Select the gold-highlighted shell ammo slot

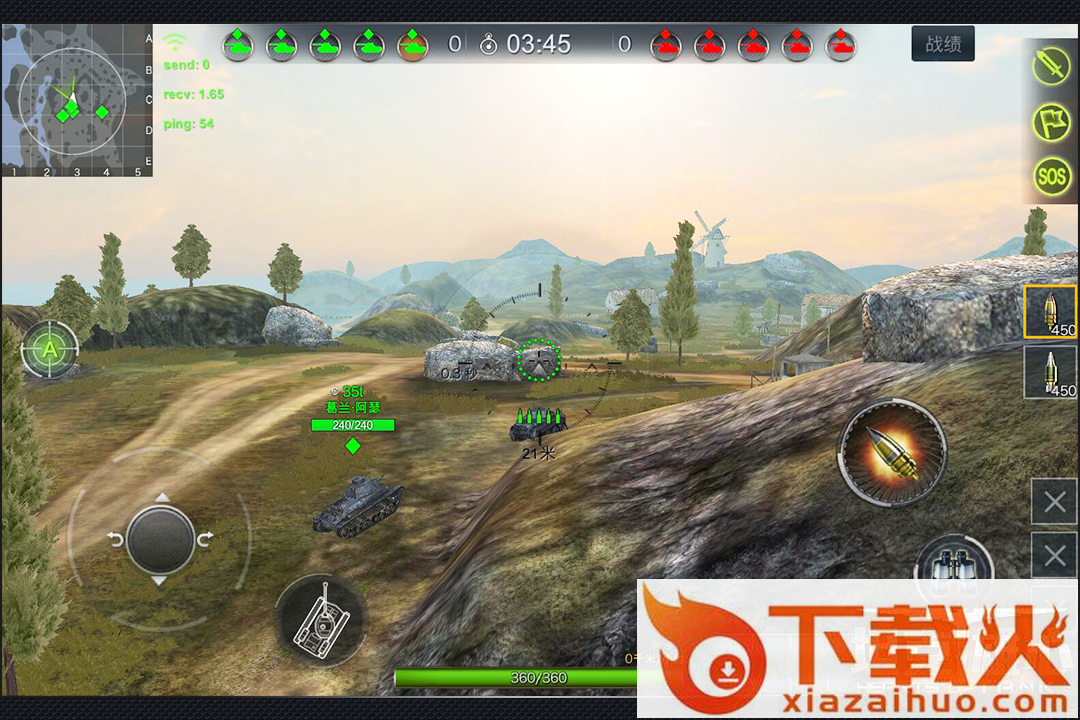click(1050, 311)
